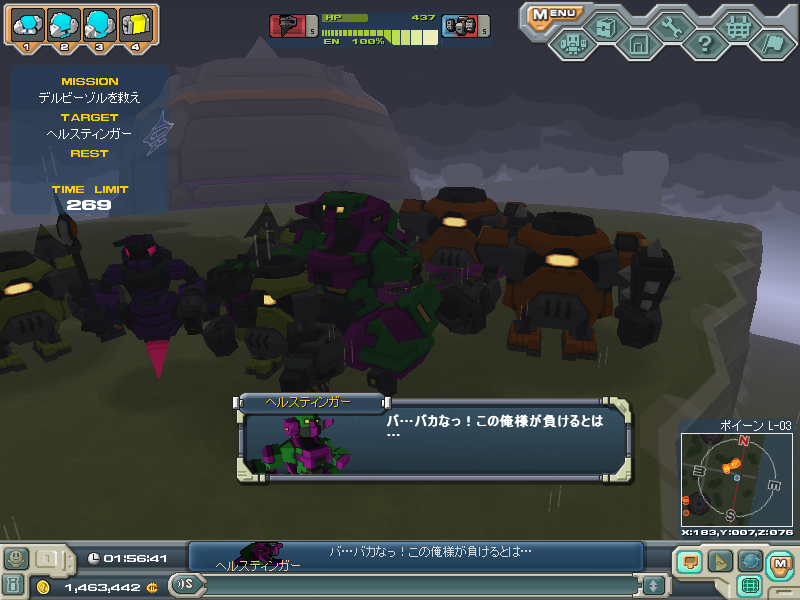This screenshot has width=800, height=600.
Task: Toggle the chat arrows button beside input
Action: pos(654,585)
